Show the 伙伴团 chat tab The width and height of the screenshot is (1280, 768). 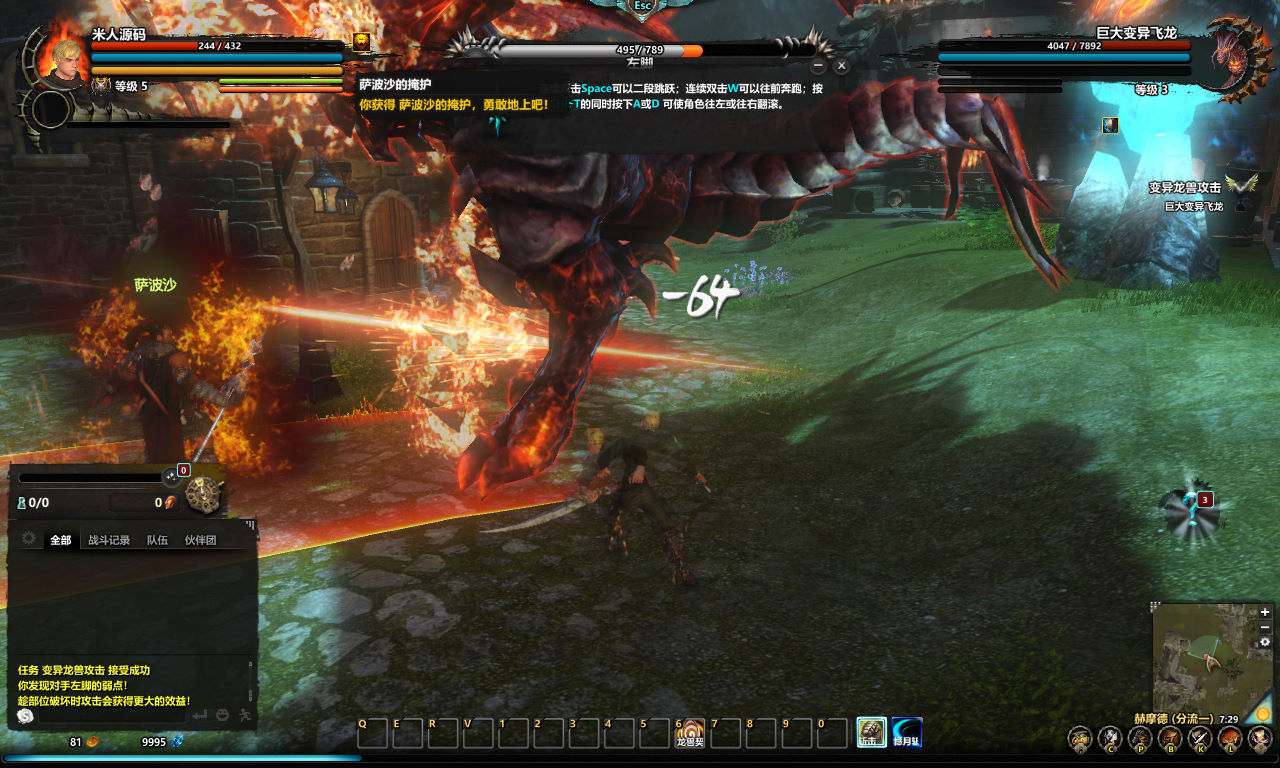200,540
